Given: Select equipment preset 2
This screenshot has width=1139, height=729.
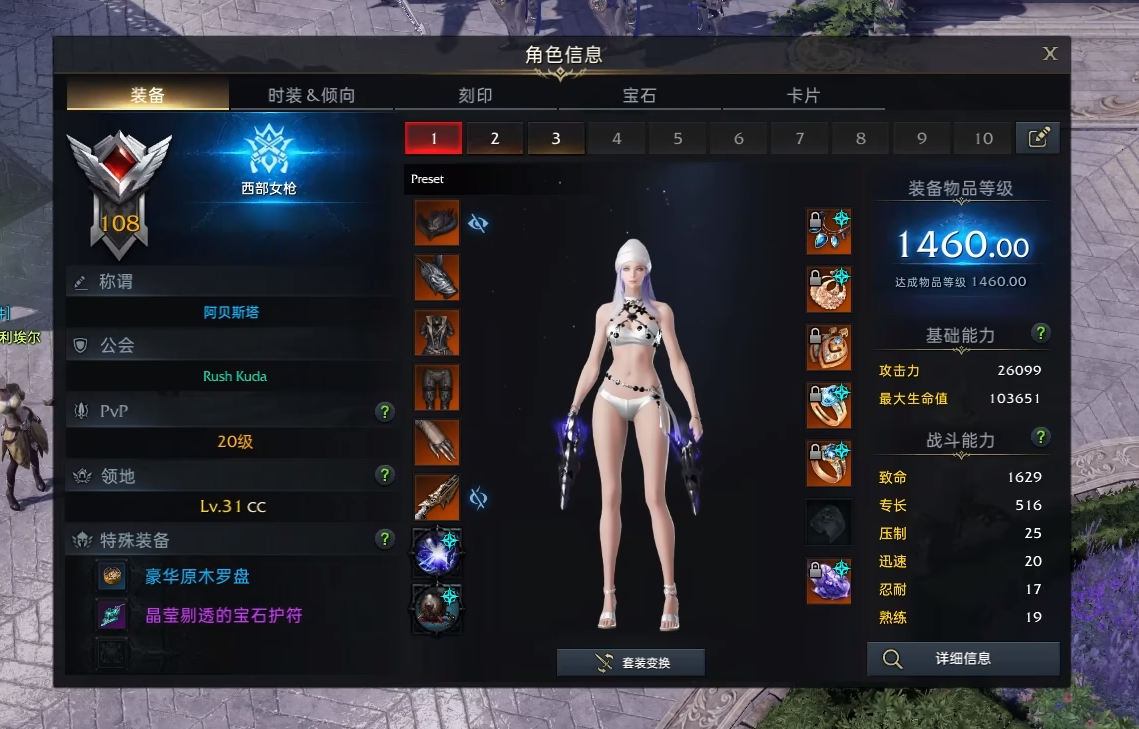Looking at the screenshot, I should tap(494, 138).
